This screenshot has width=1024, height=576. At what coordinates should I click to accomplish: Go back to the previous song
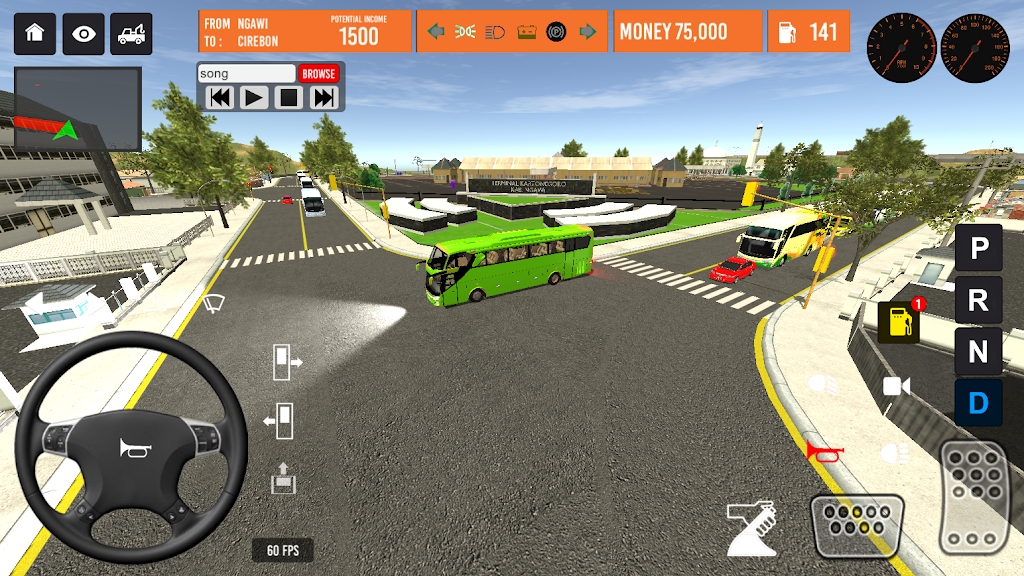click(x=220, y=98)
